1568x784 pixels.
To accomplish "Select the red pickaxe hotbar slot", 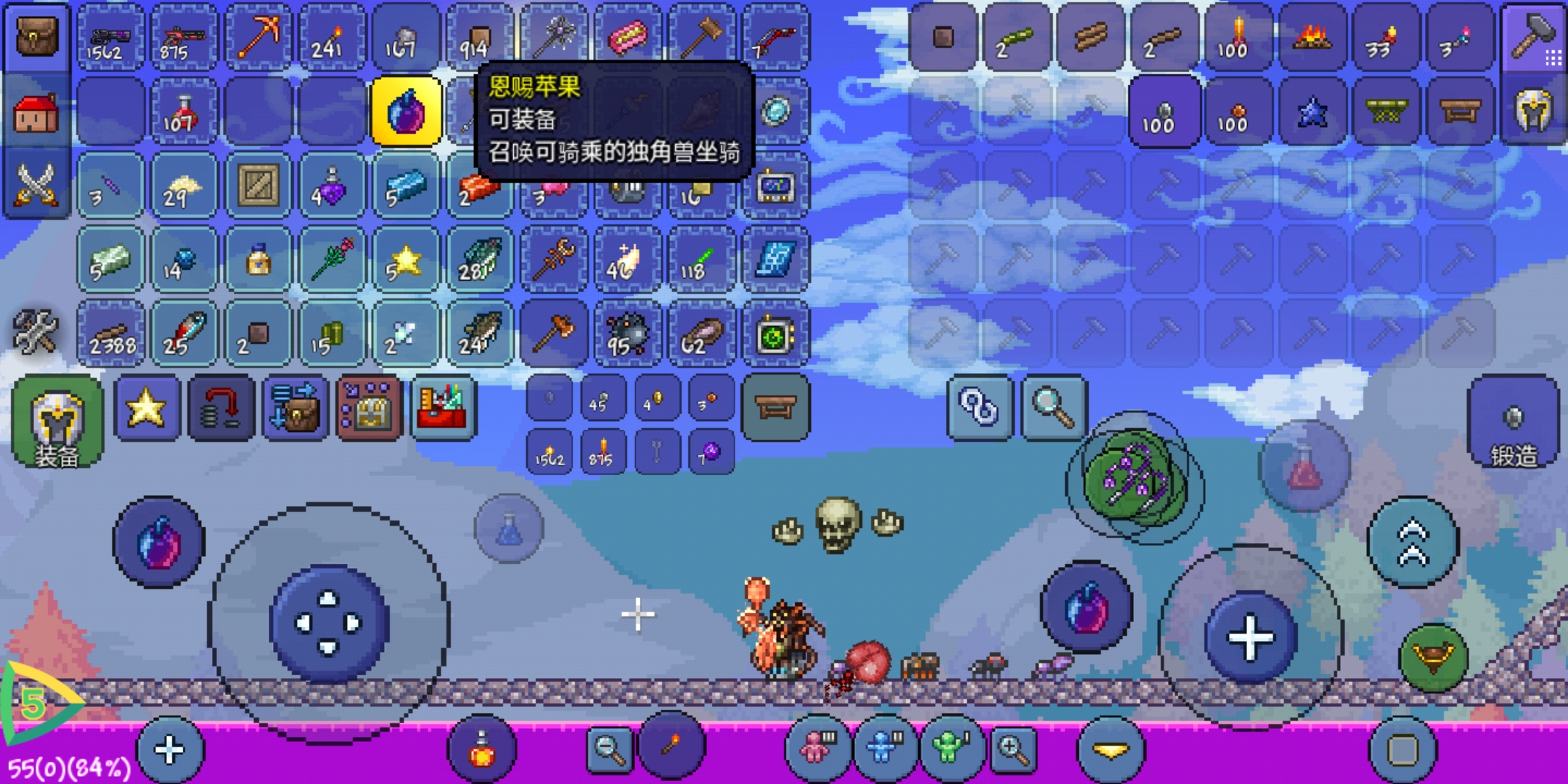I will coord(258,36).
